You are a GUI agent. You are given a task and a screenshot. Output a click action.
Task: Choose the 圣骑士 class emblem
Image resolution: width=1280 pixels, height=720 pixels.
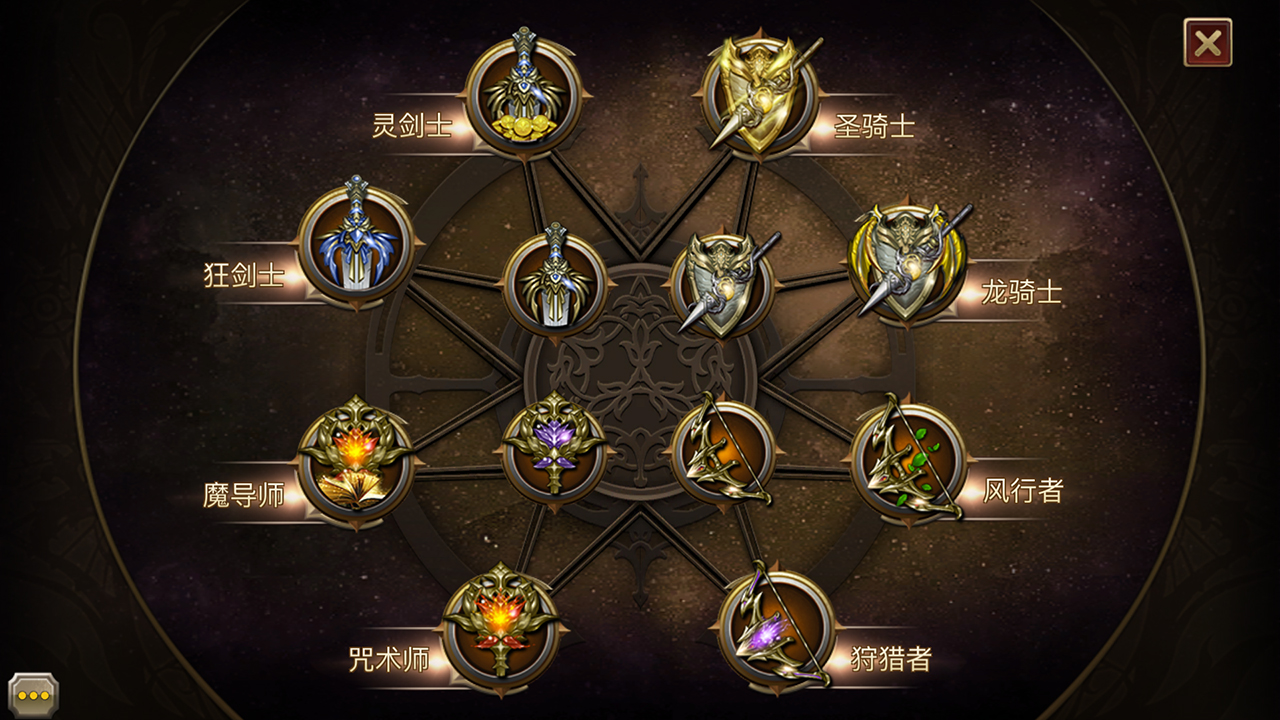[x=759, y=96]
